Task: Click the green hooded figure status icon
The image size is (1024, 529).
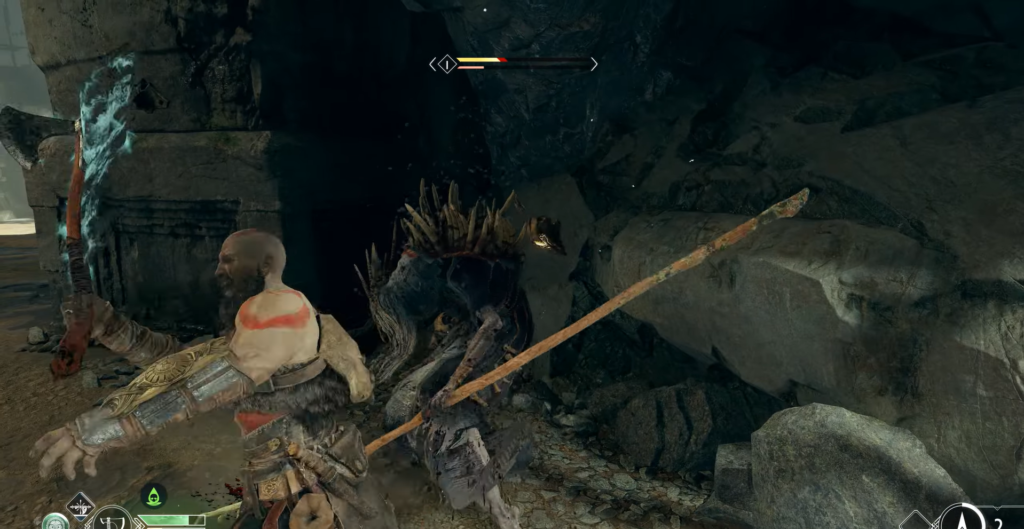Action: 152,495
